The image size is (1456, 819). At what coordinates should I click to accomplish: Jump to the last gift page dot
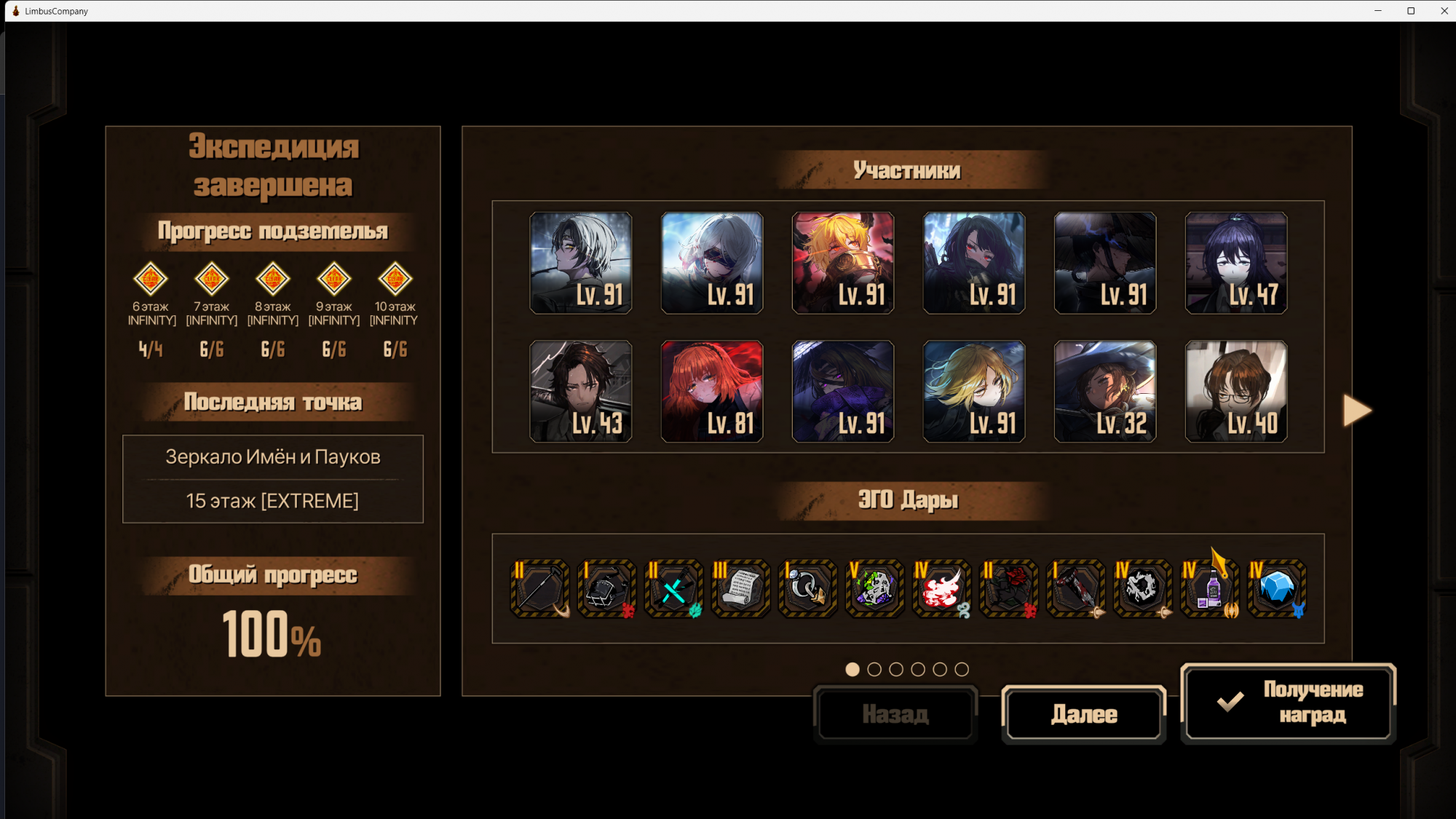pos(962,669)
